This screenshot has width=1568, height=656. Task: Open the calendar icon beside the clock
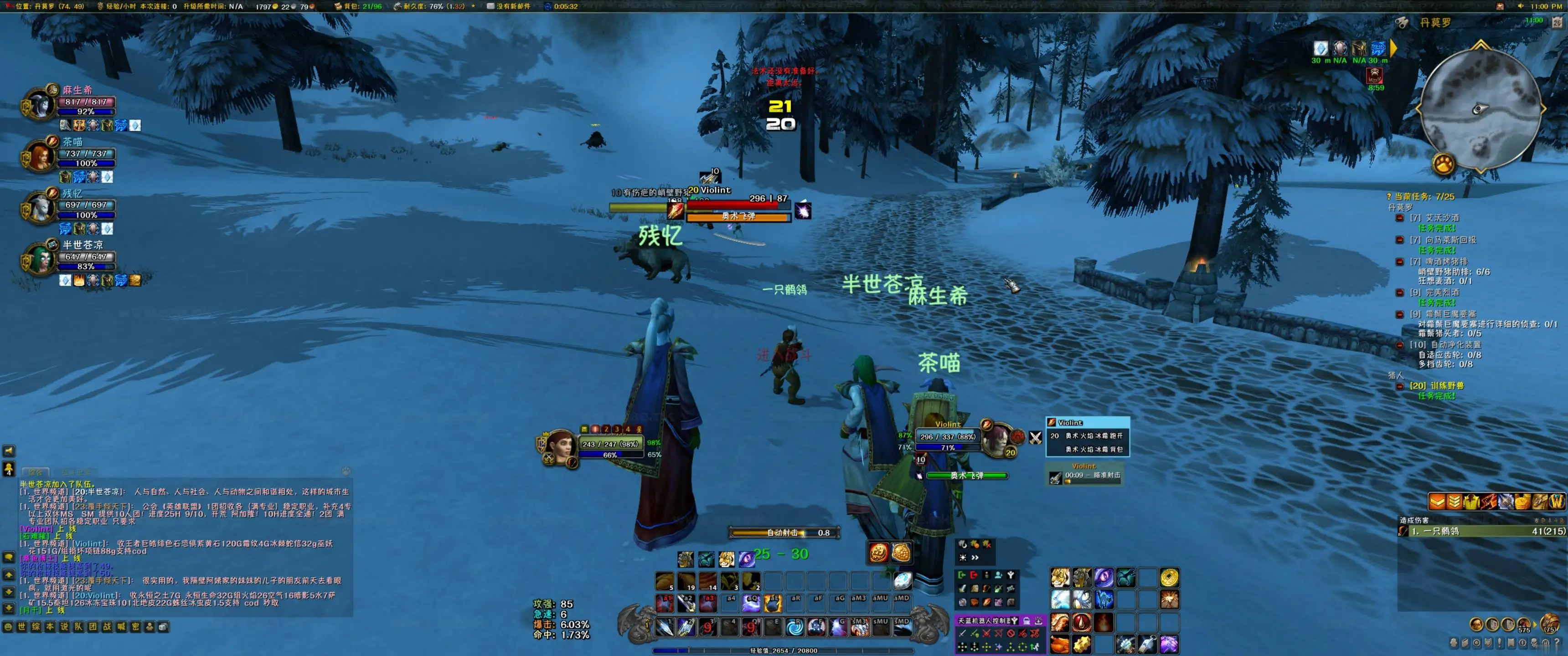pyautogui.click(x=1557, y=22)
